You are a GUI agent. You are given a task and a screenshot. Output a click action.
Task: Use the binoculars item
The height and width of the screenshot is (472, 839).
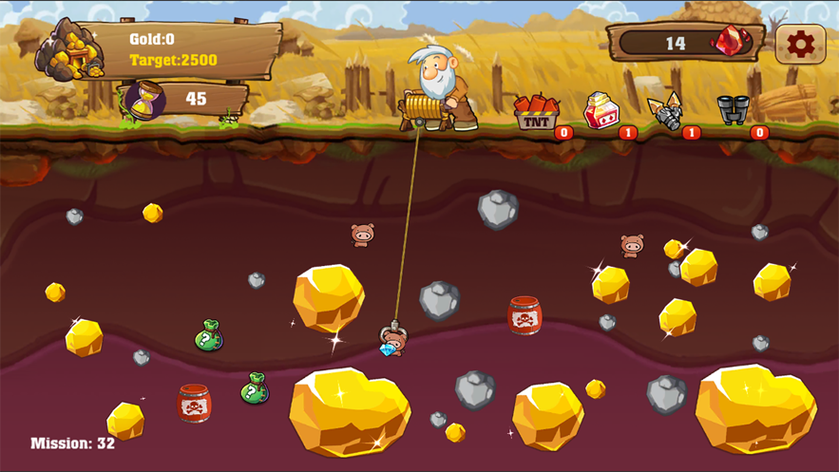732,109
